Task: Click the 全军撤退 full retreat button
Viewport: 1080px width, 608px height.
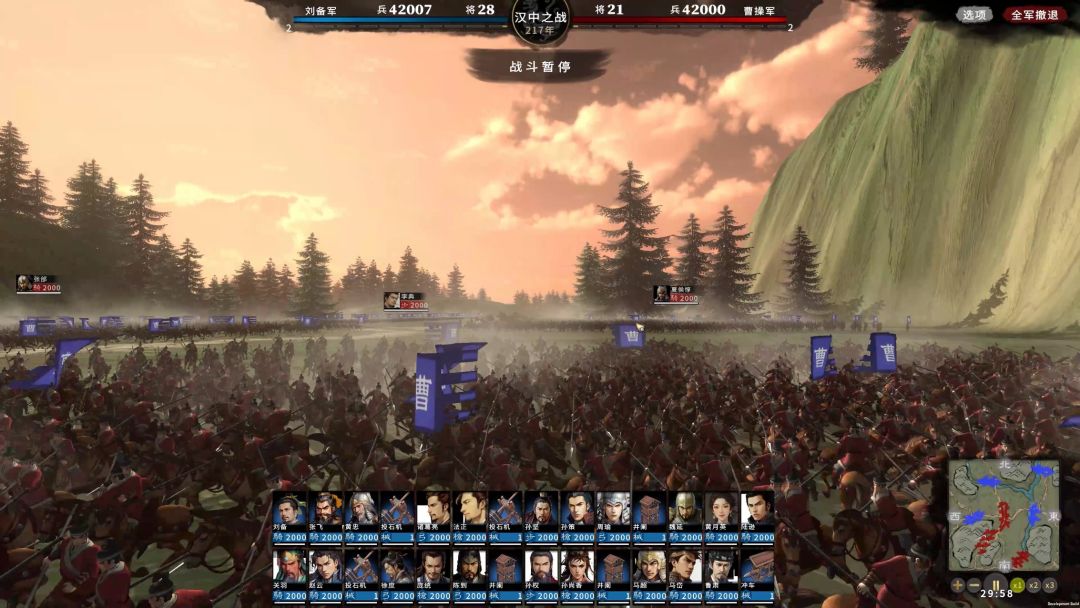Action: [1034, 15]
